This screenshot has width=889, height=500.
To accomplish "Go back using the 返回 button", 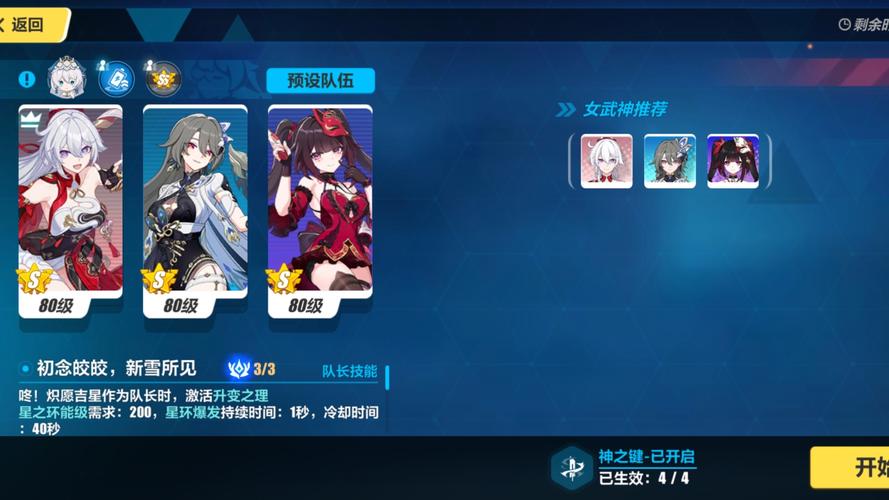I will 30,24.
